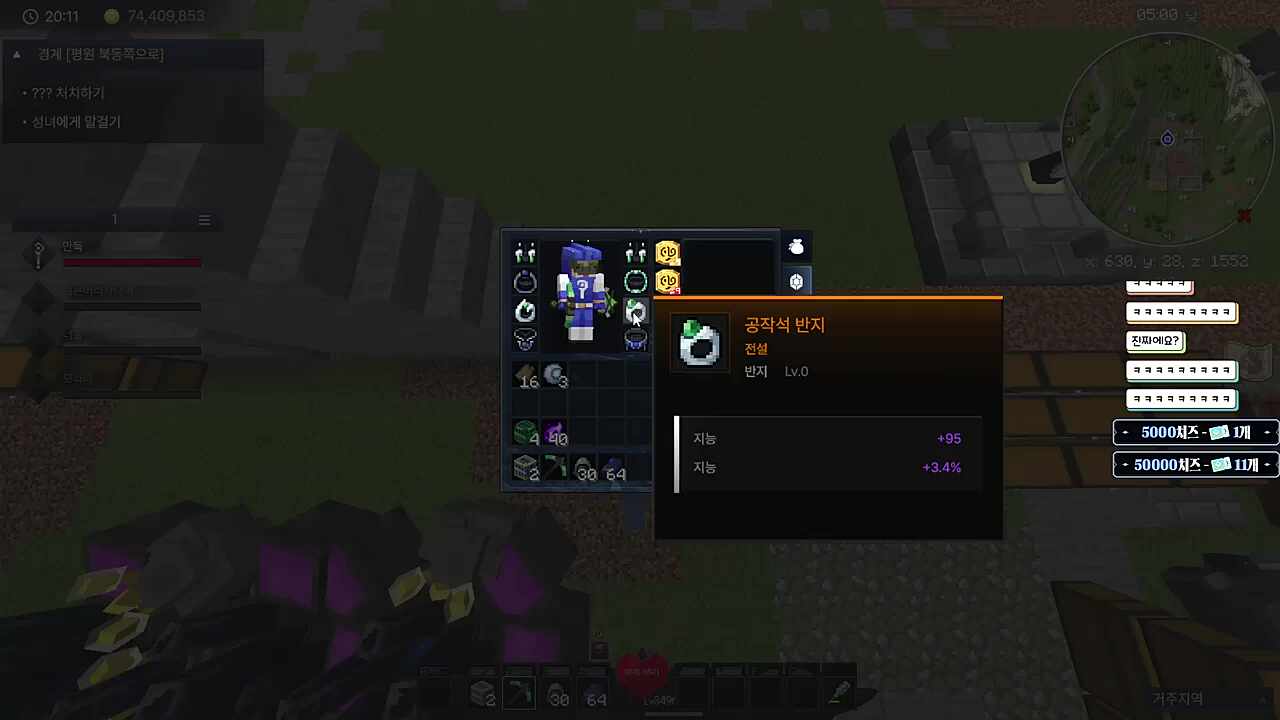Select the equipped Peridot ring with the green gem
Screen dimensions: 1280x720
[635, 311]
